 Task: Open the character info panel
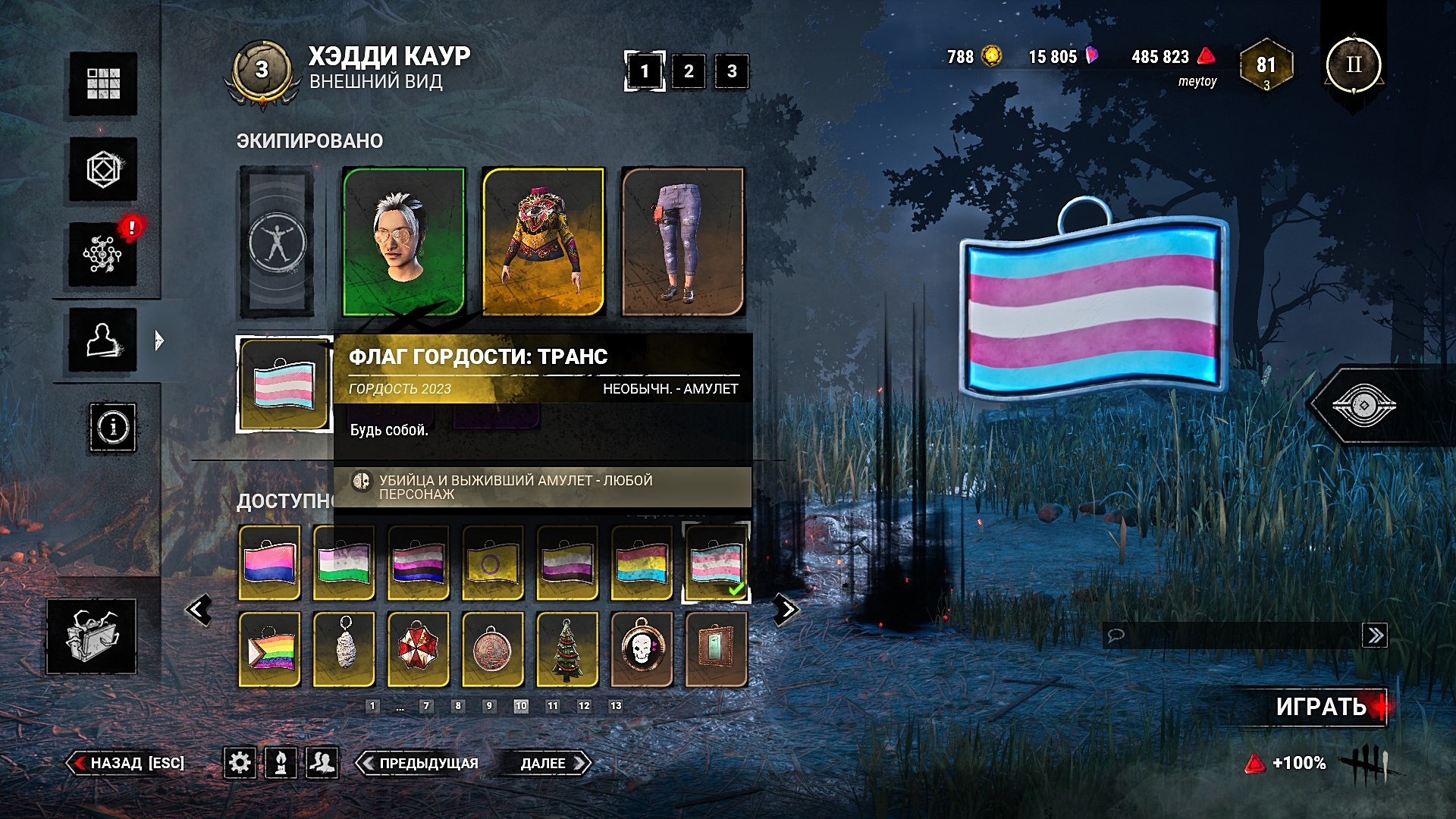point(113,428)
